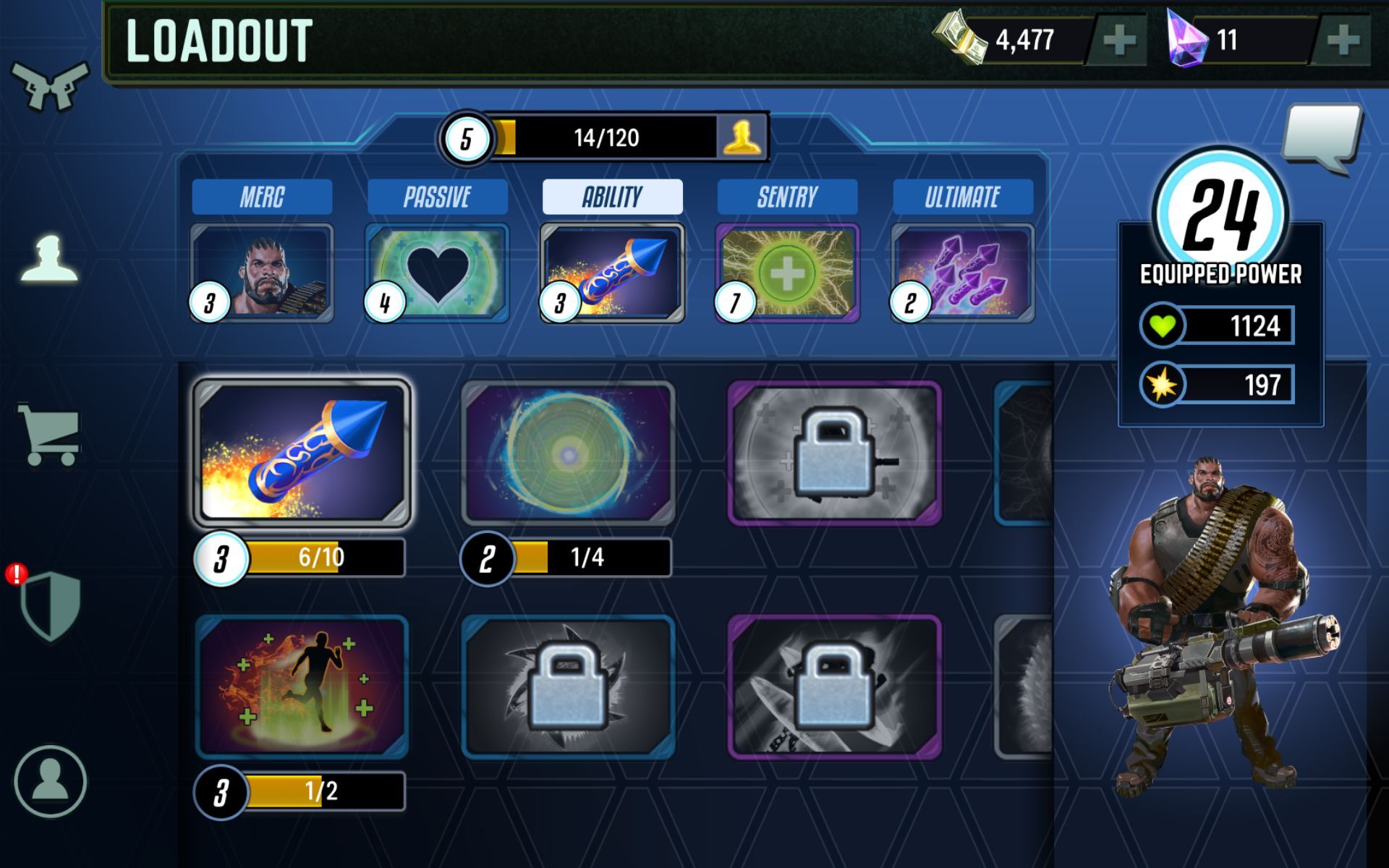Open the shop cart menu

49,434
